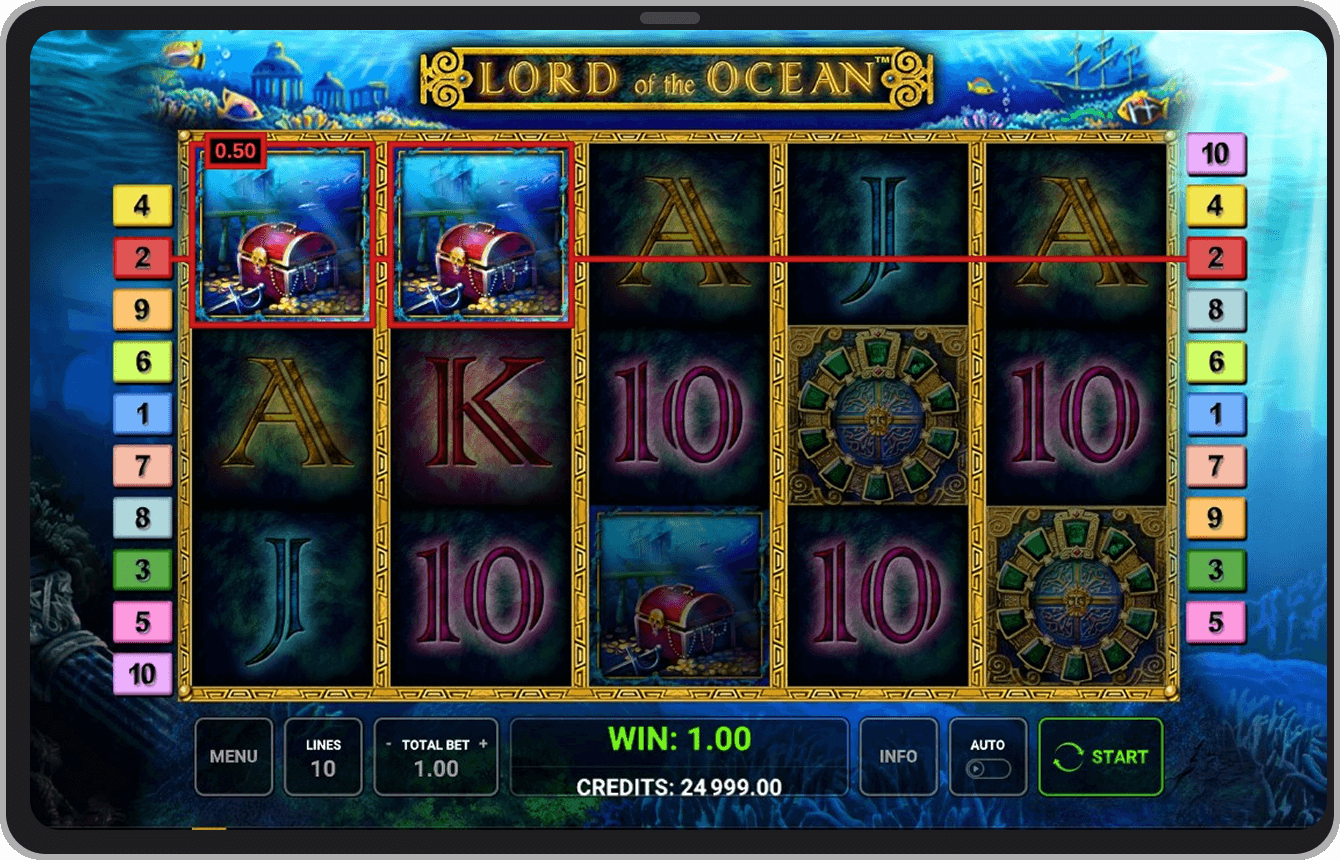Decrease the total bet with the minus
Viewport: 1340px width, 860px height.
coord(389,744)
